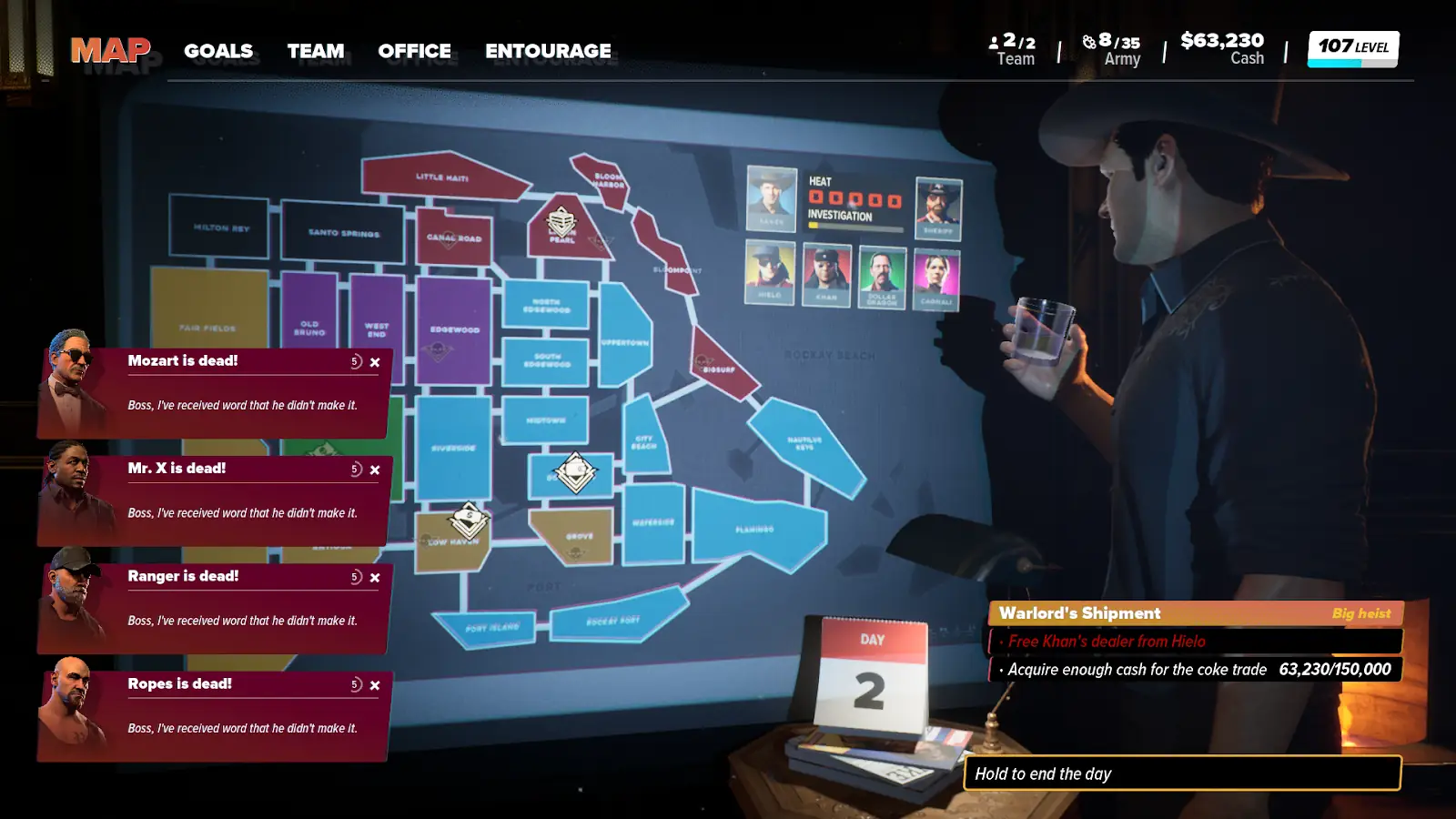Dismiss the 'Ranger is dead!' alert
Image resolution: width=1456 pixels, height=819 pixels.
(x=375, y=578)
